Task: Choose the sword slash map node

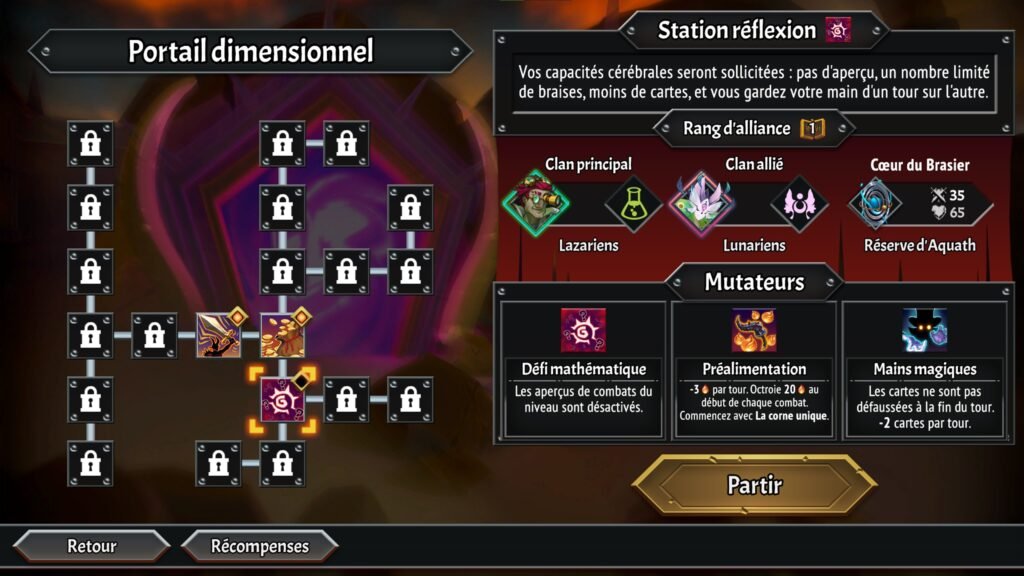Action: click(218, 335)
